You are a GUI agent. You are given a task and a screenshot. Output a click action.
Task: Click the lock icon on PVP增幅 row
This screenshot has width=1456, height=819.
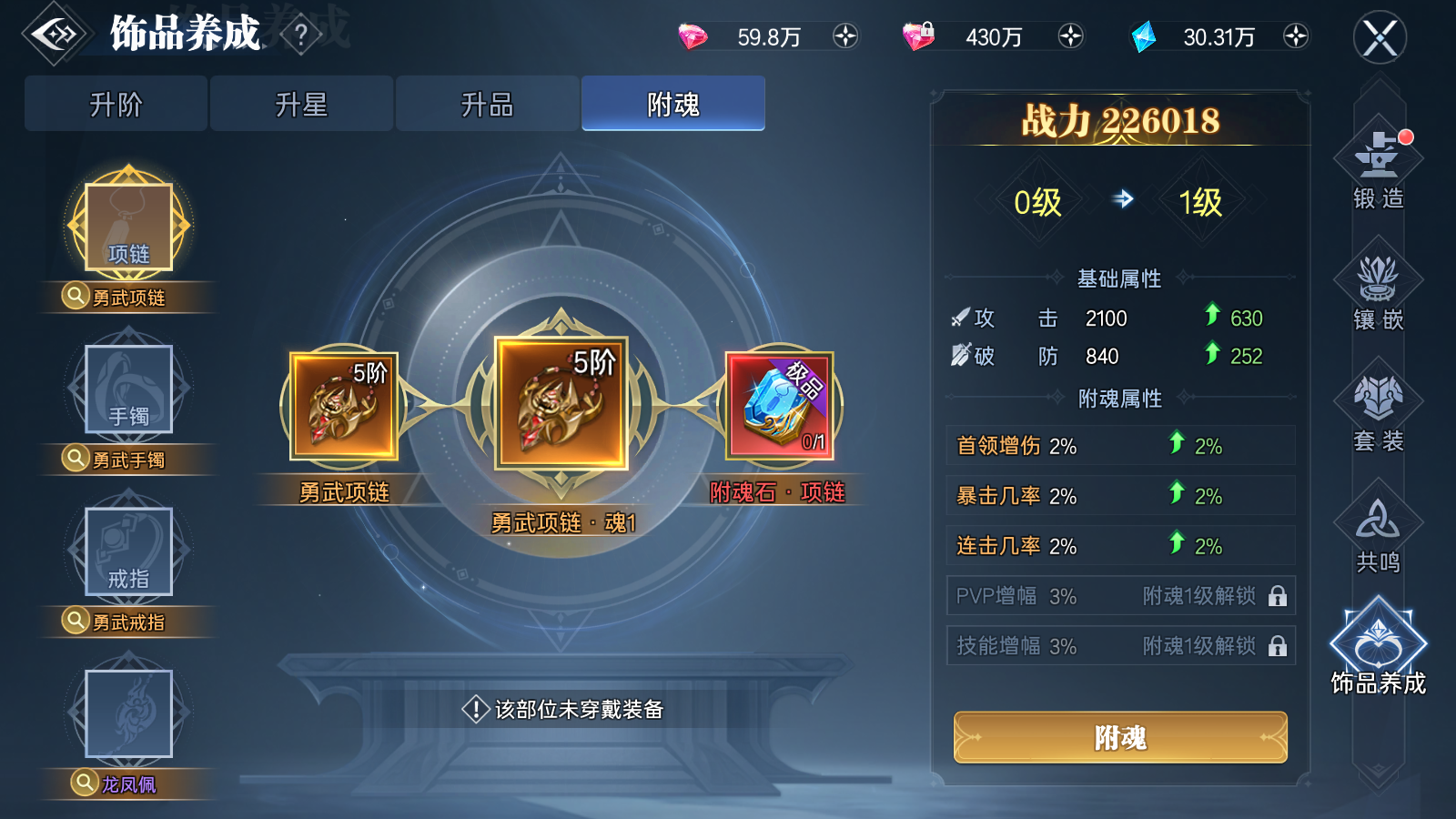click(1279, 596)
